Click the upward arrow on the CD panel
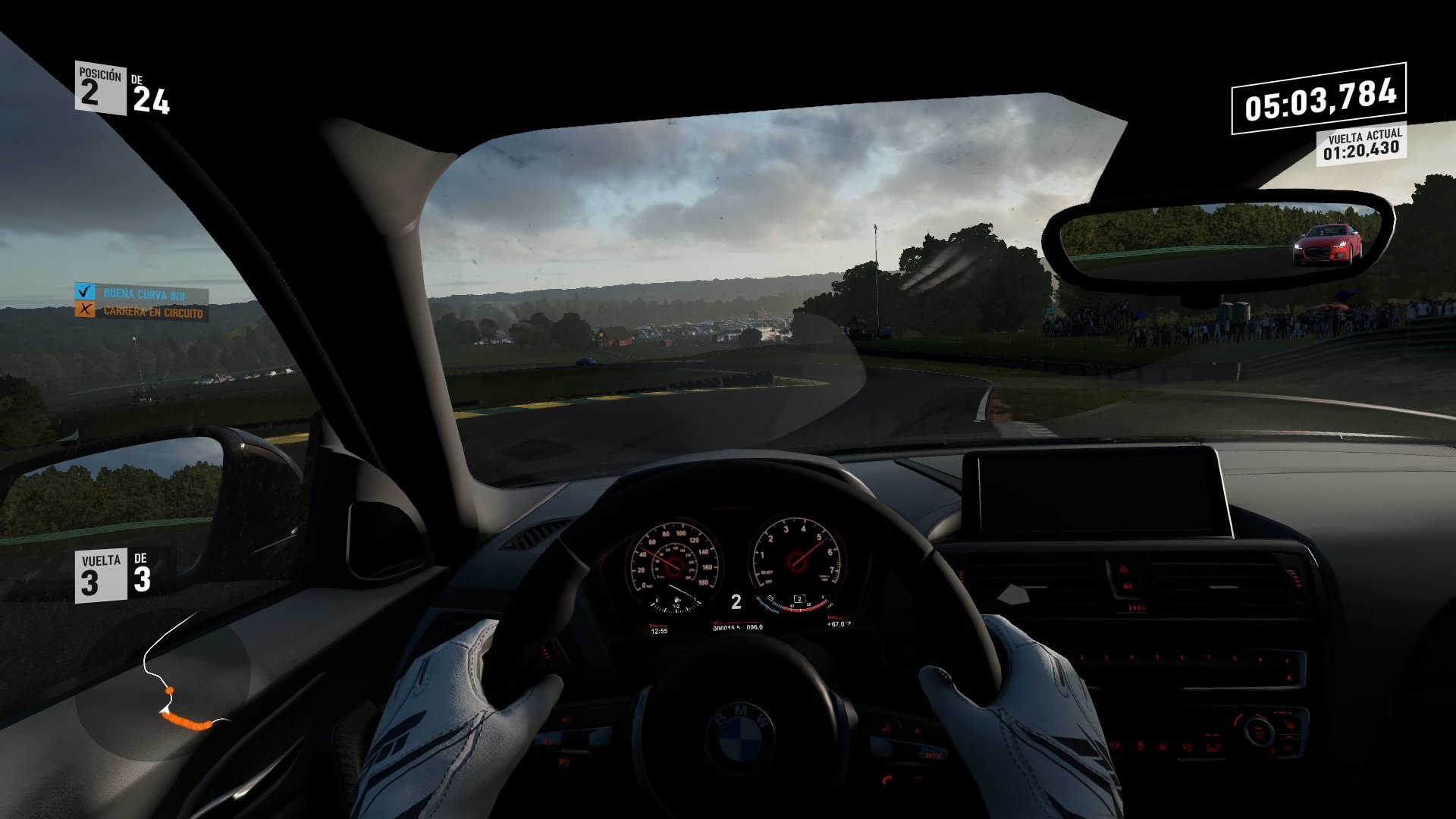 click(x=1288, y=676)
